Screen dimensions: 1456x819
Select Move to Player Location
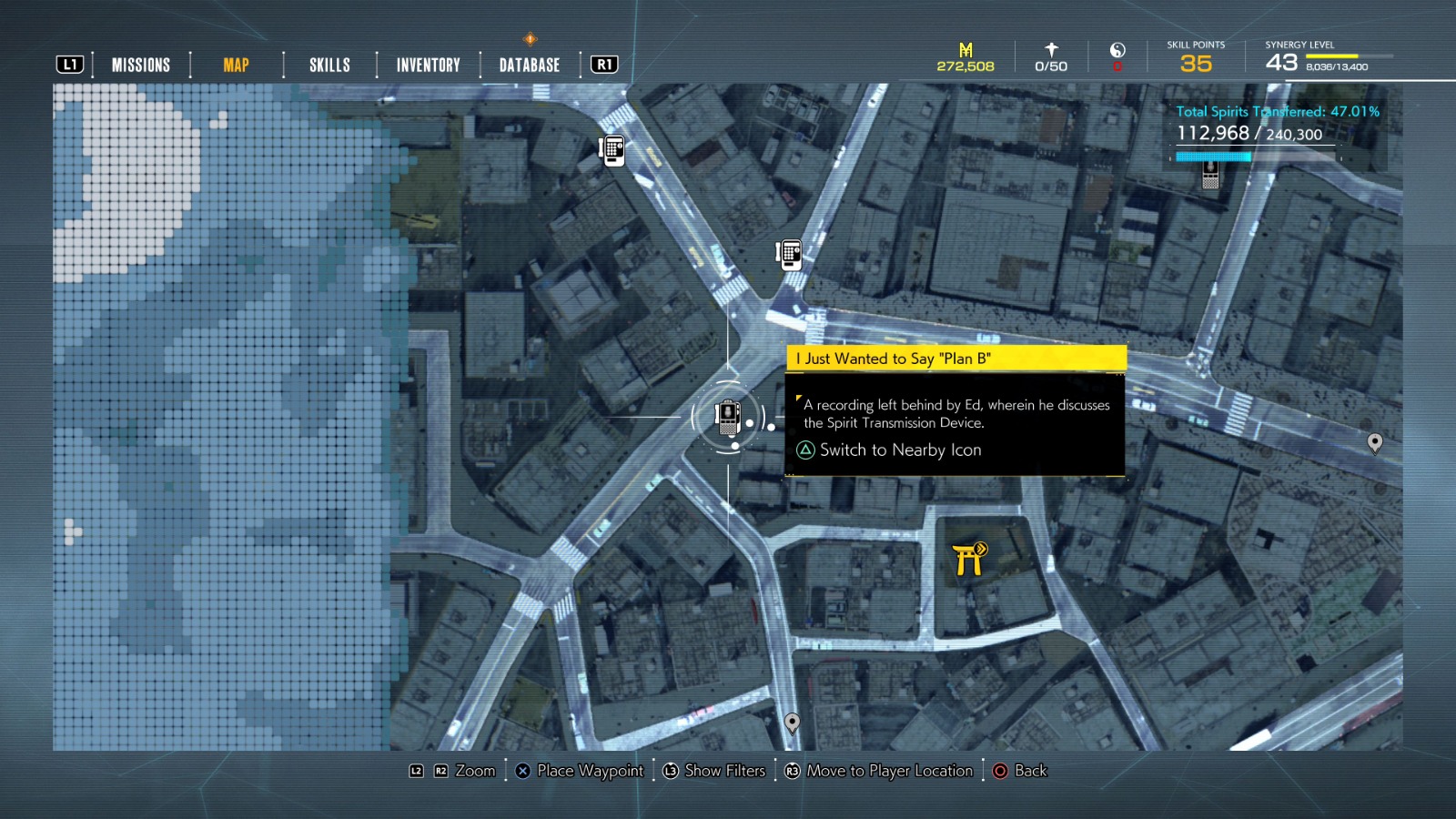880,771
